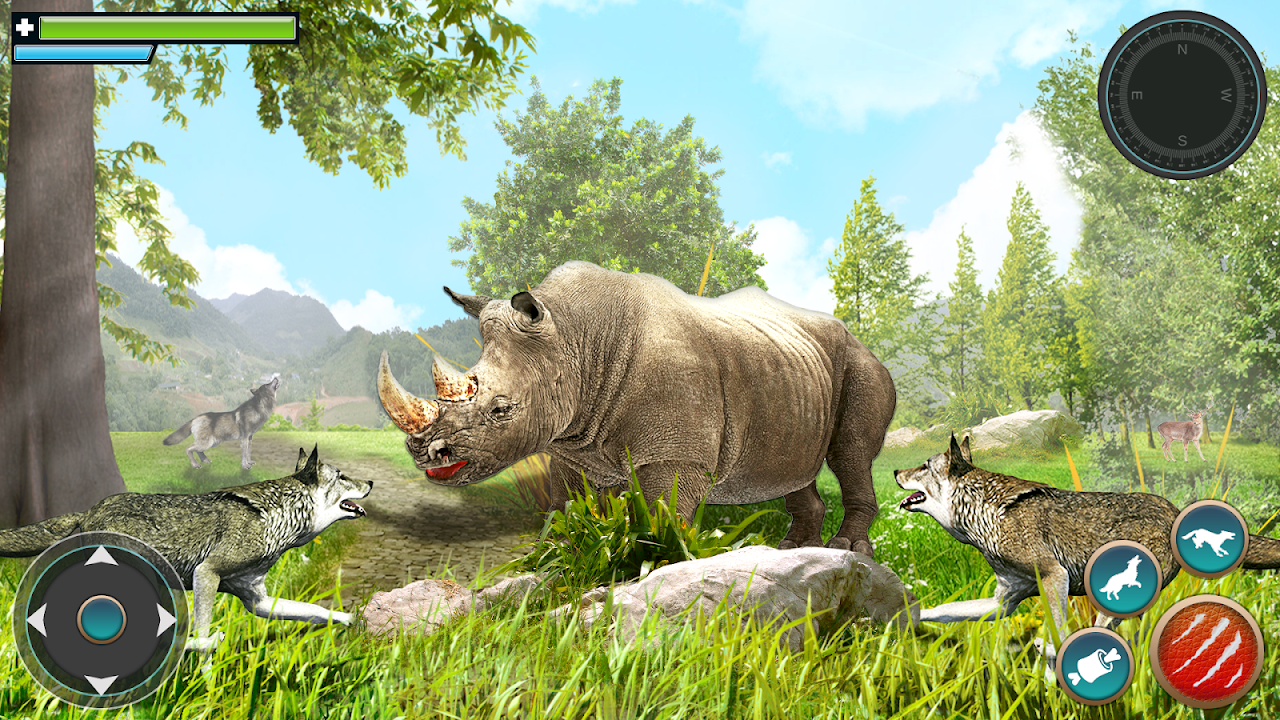Select the howling wolf in the background
The height and width of the screenshot is (720, 1280).
(x=225, y=425)
